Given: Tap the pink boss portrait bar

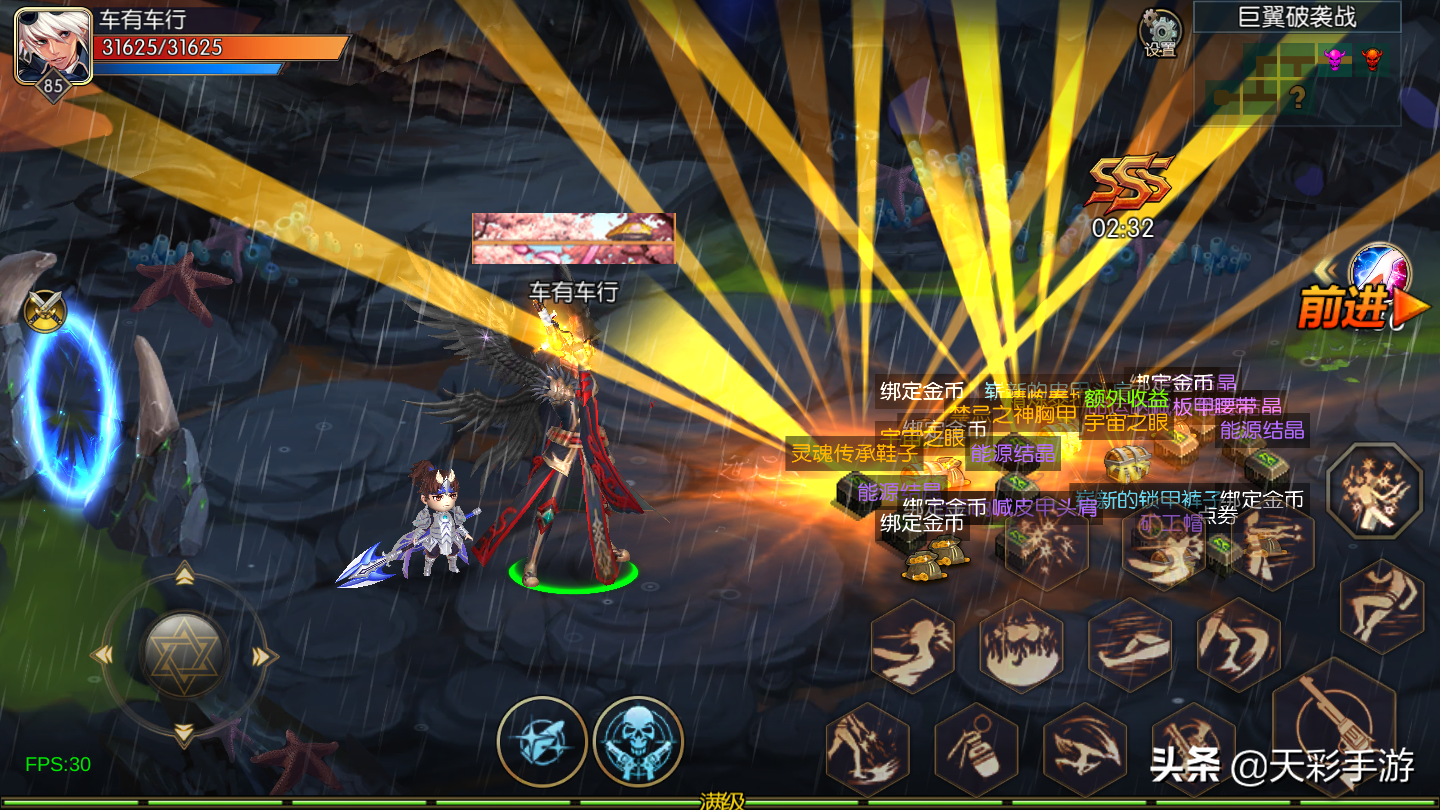Looking at the screenshot, I should pos(573,238).
